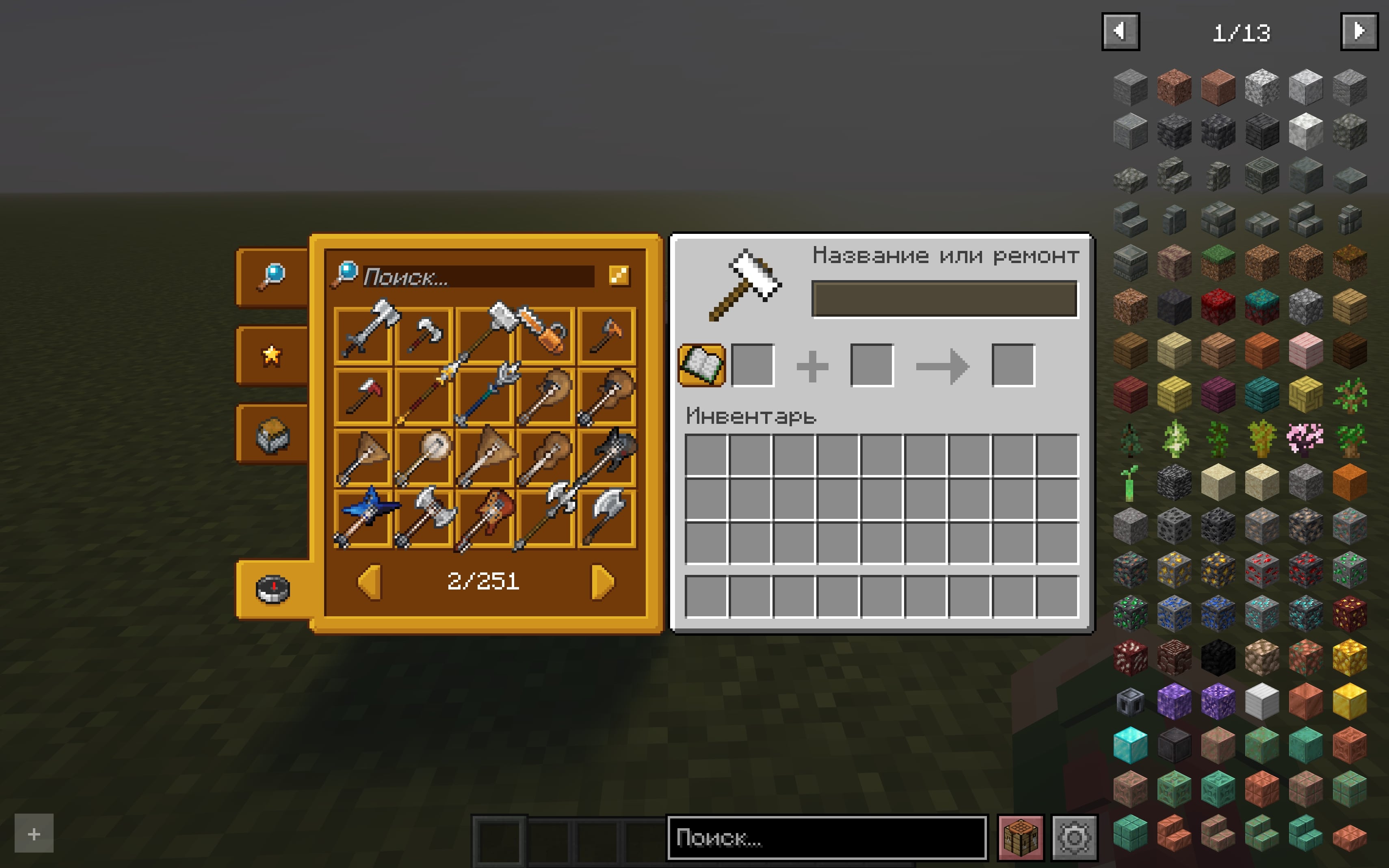The width and height of the screenshot is (1389, 868).
Task: Go to next recipe book page
Action: (x=602, y=582)
